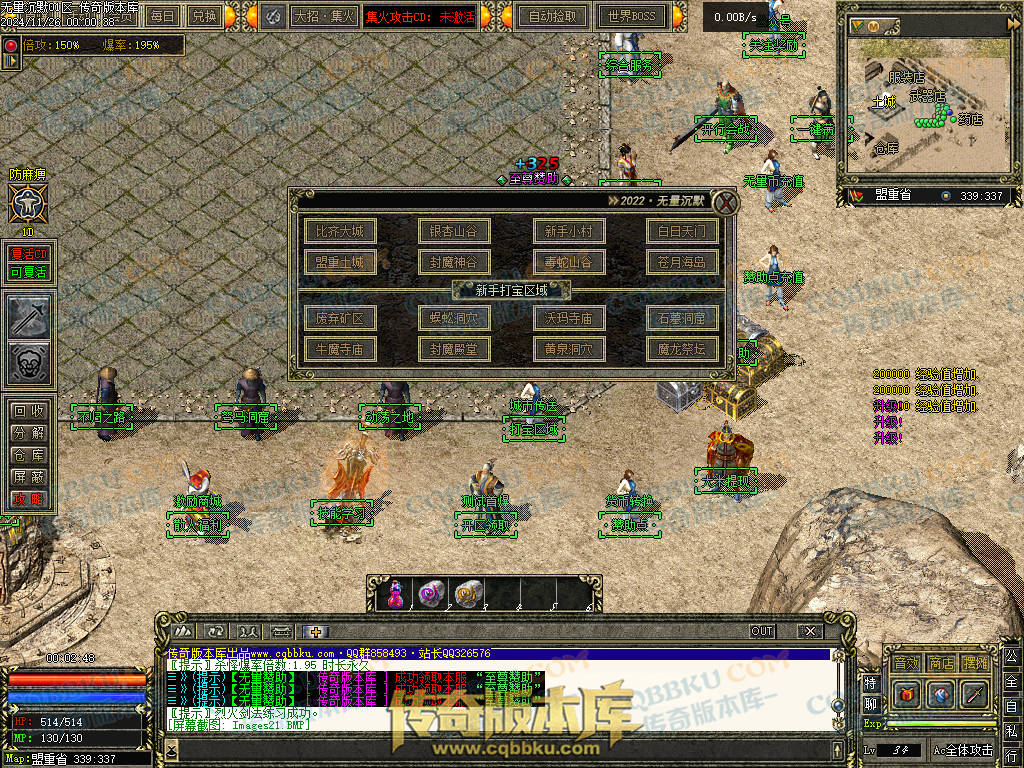
Task: Toggle 自动捡取 auto pickup
Action: coord(553,16)
